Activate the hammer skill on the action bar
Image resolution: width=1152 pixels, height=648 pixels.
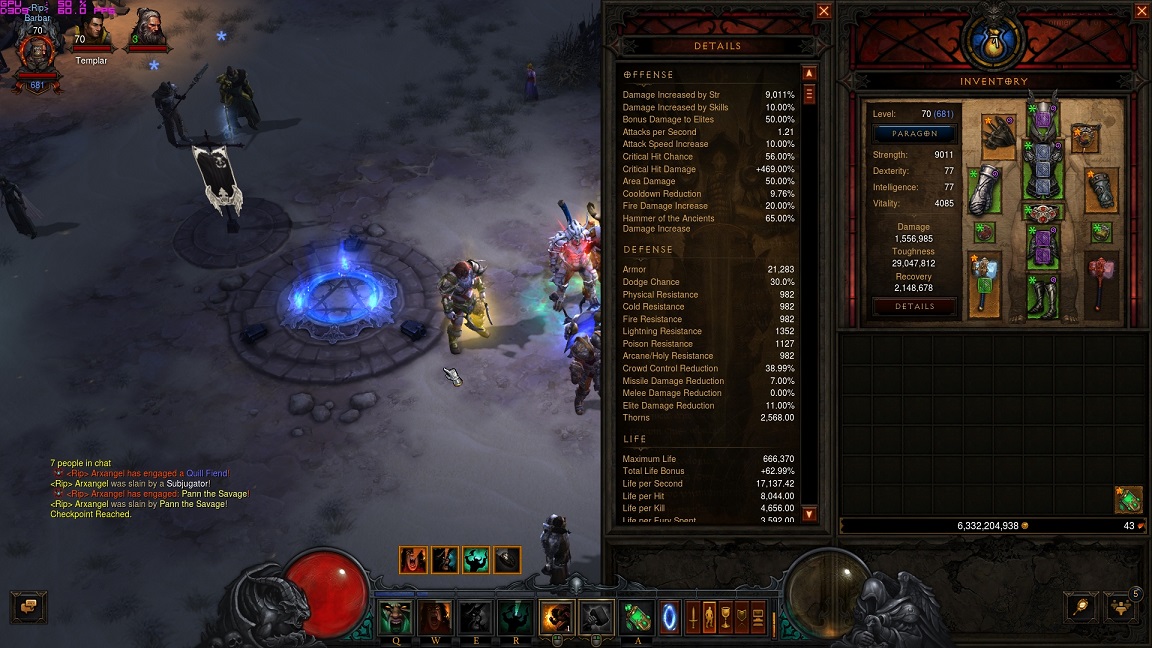point(597,617)
